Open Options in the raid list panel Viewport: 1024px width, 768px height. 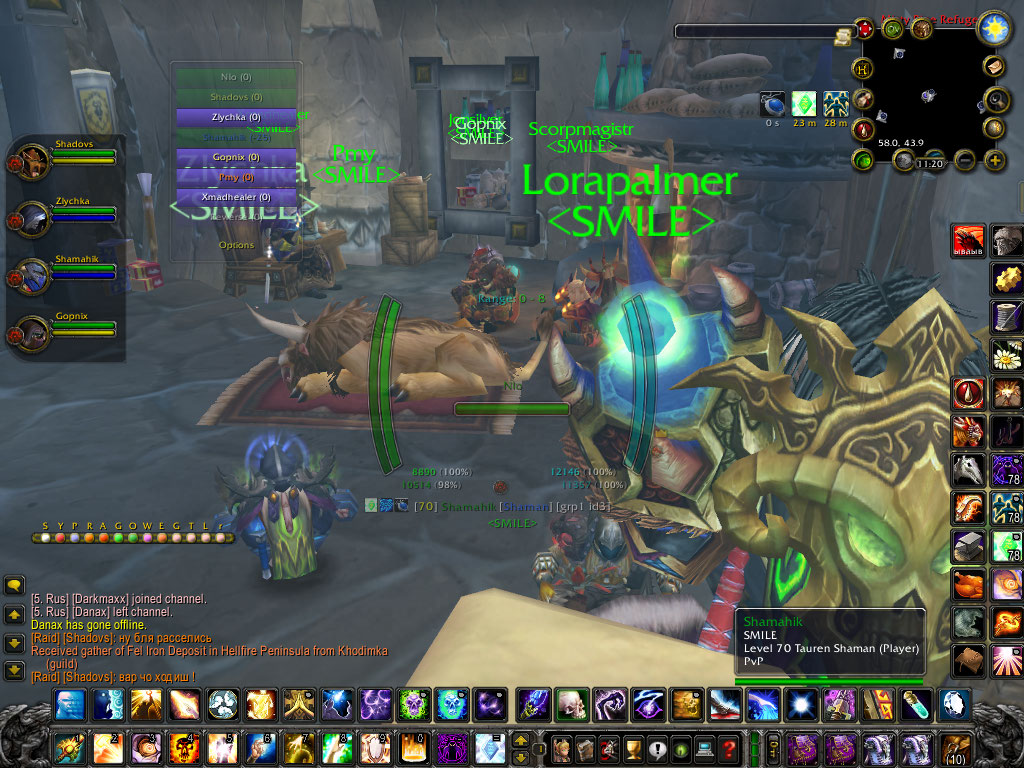pyautogui.click(x=236, y=245)
